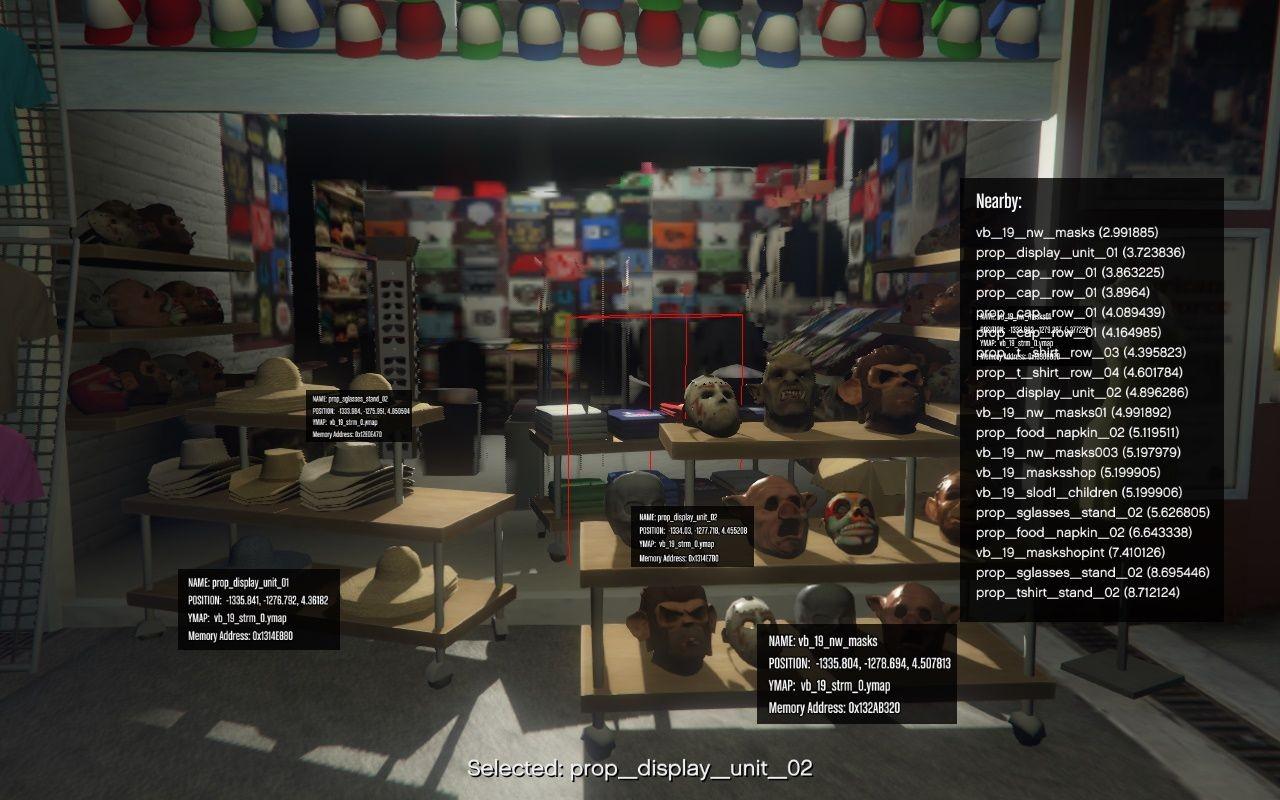Click the prop_display_unit_01 floating info box
Image resolution: width=1280 pixels, height=800 pixels.
coord(259,609)
